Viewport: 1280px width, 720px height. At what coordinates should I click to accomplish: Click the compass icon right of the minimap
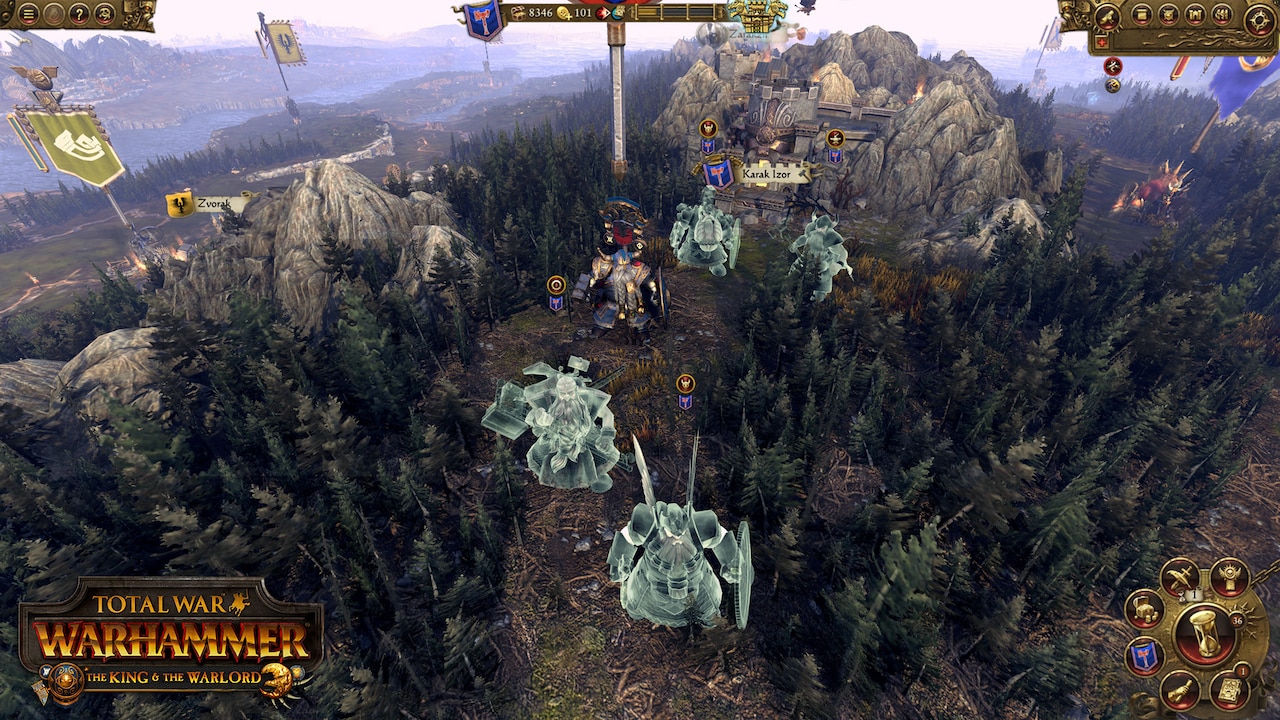(x=1259, y=18)
